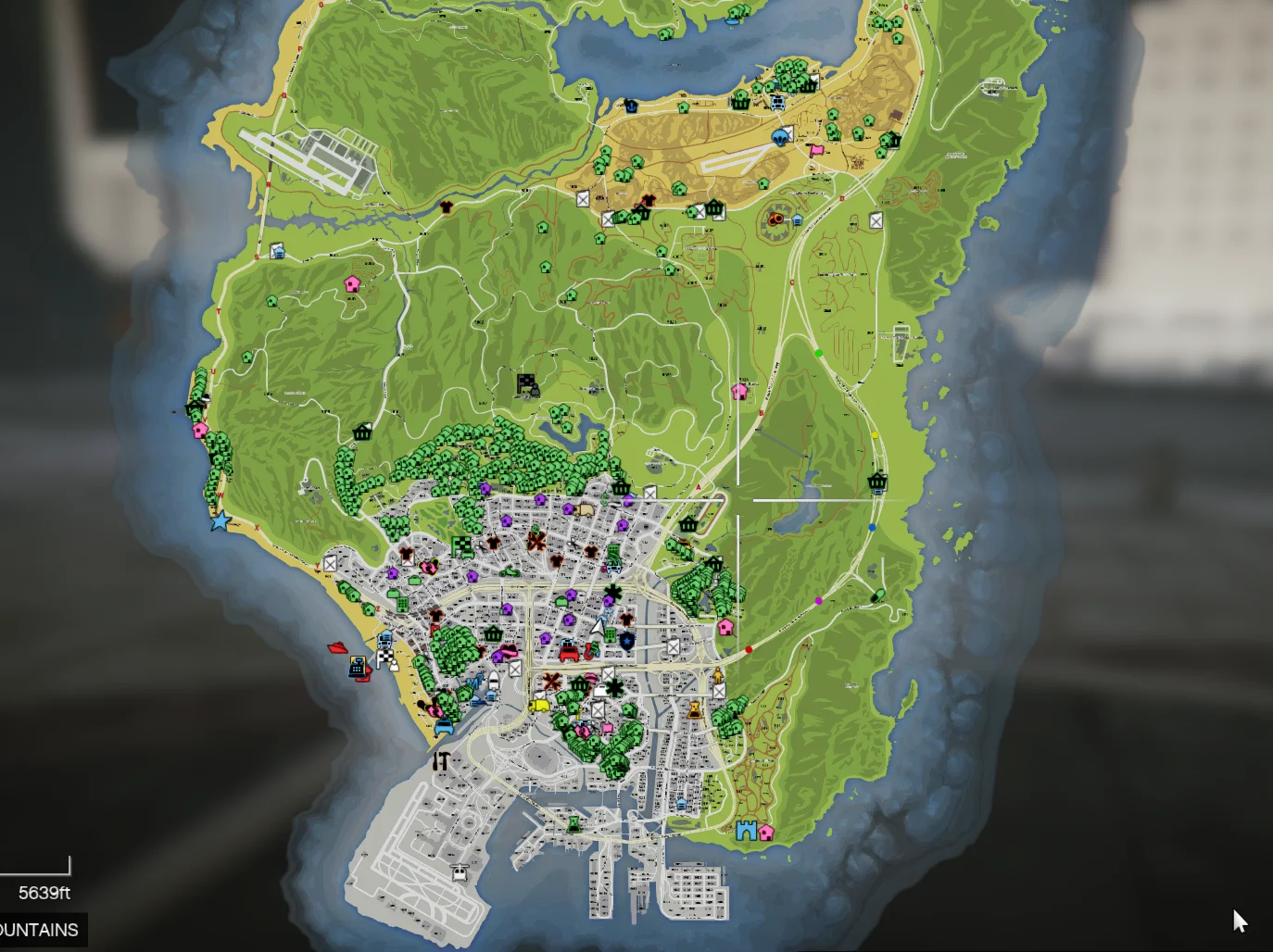Click the green dot checkpoint on the eastern highway
The height and width of the screenshot is (952, 1273).
tap(819, 353)
